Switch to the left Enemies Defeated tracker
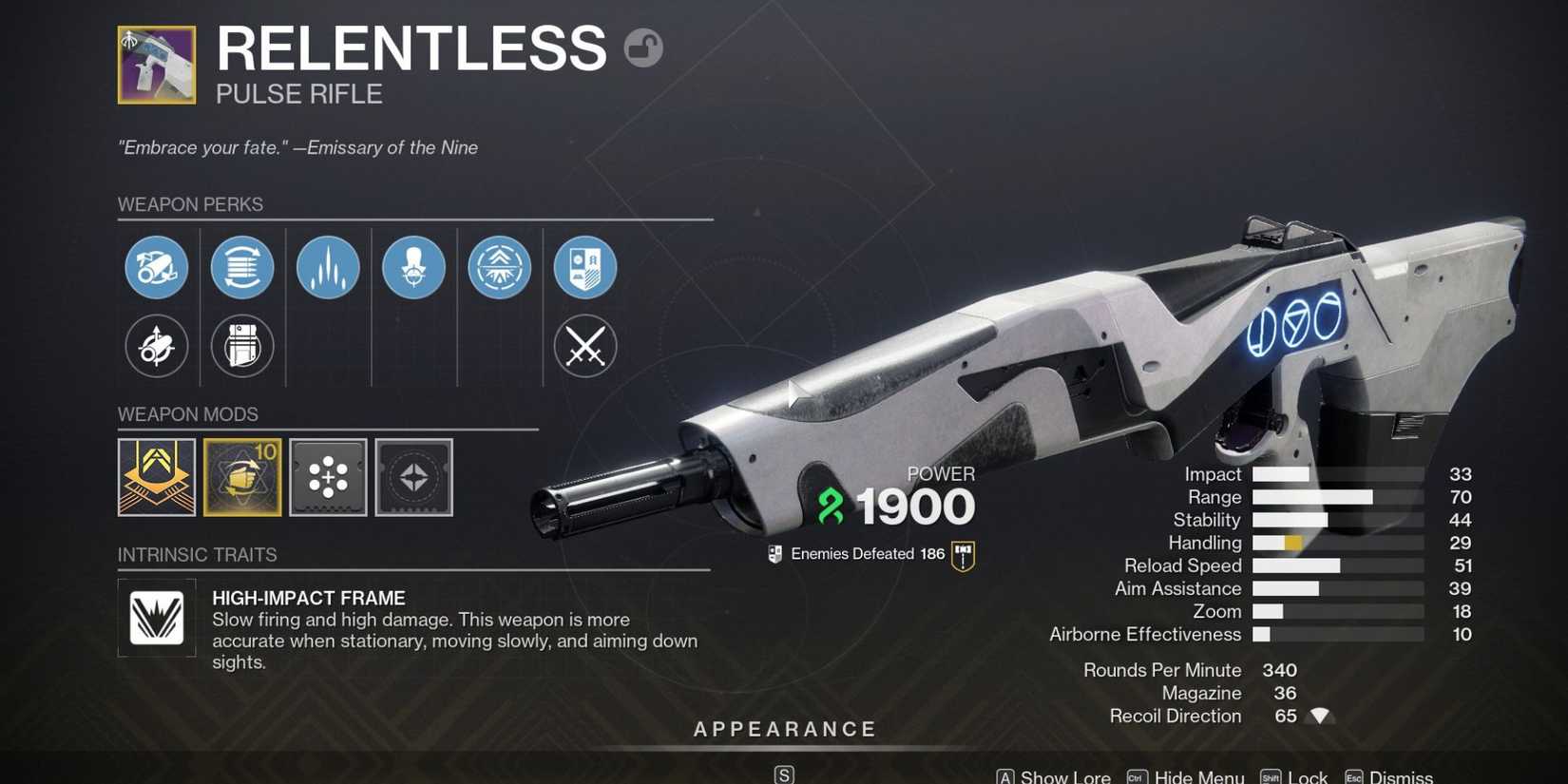1568x784 pixels. click(x=774, y=553)
